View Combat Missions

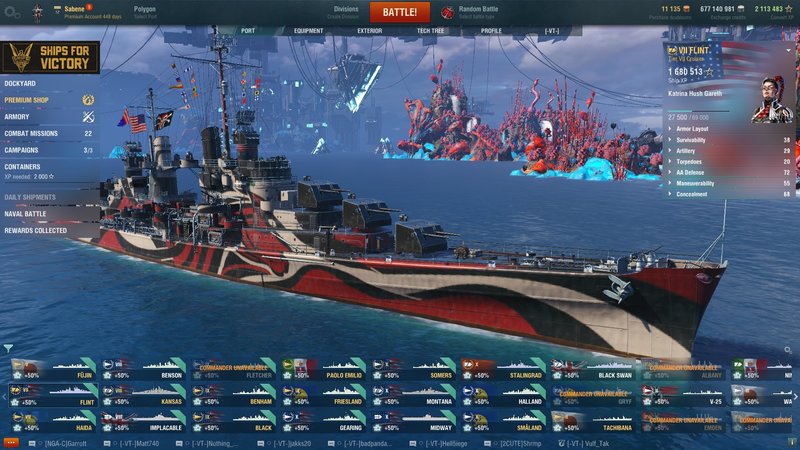[x=34, y=133]
